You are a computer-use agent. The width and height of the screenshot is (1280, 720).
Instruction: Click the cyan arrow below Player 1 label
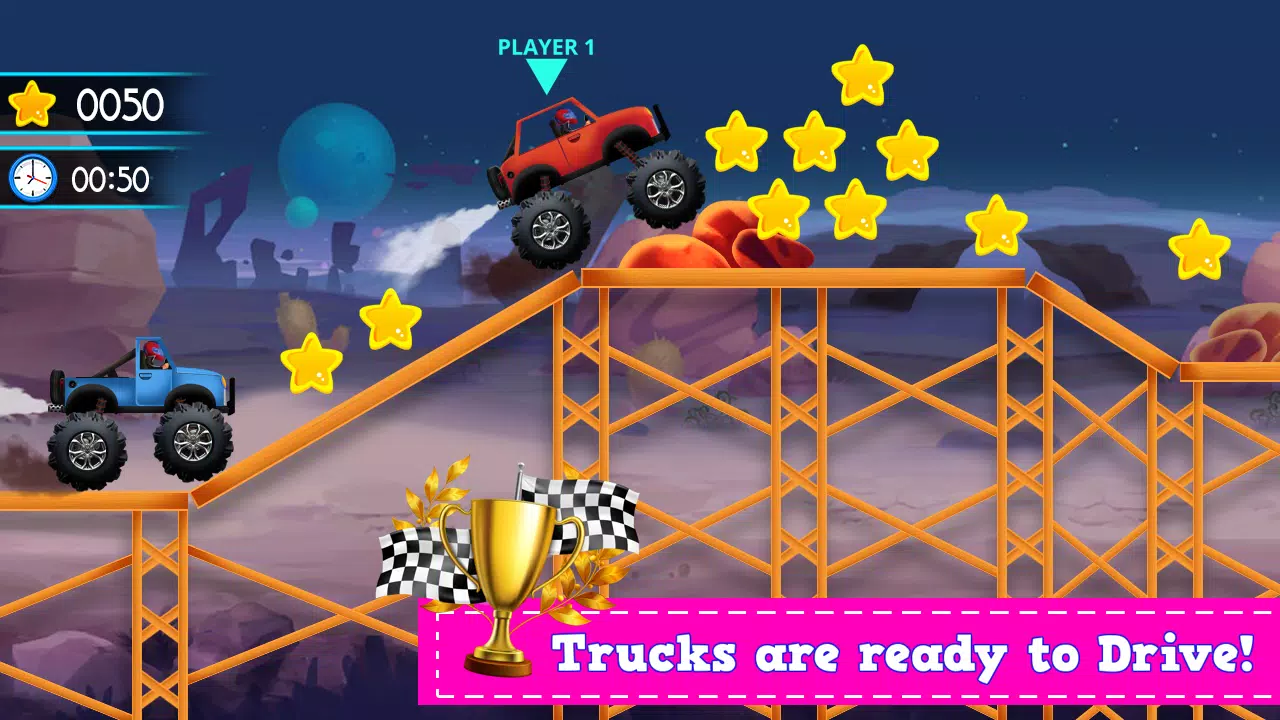[546, 72]
